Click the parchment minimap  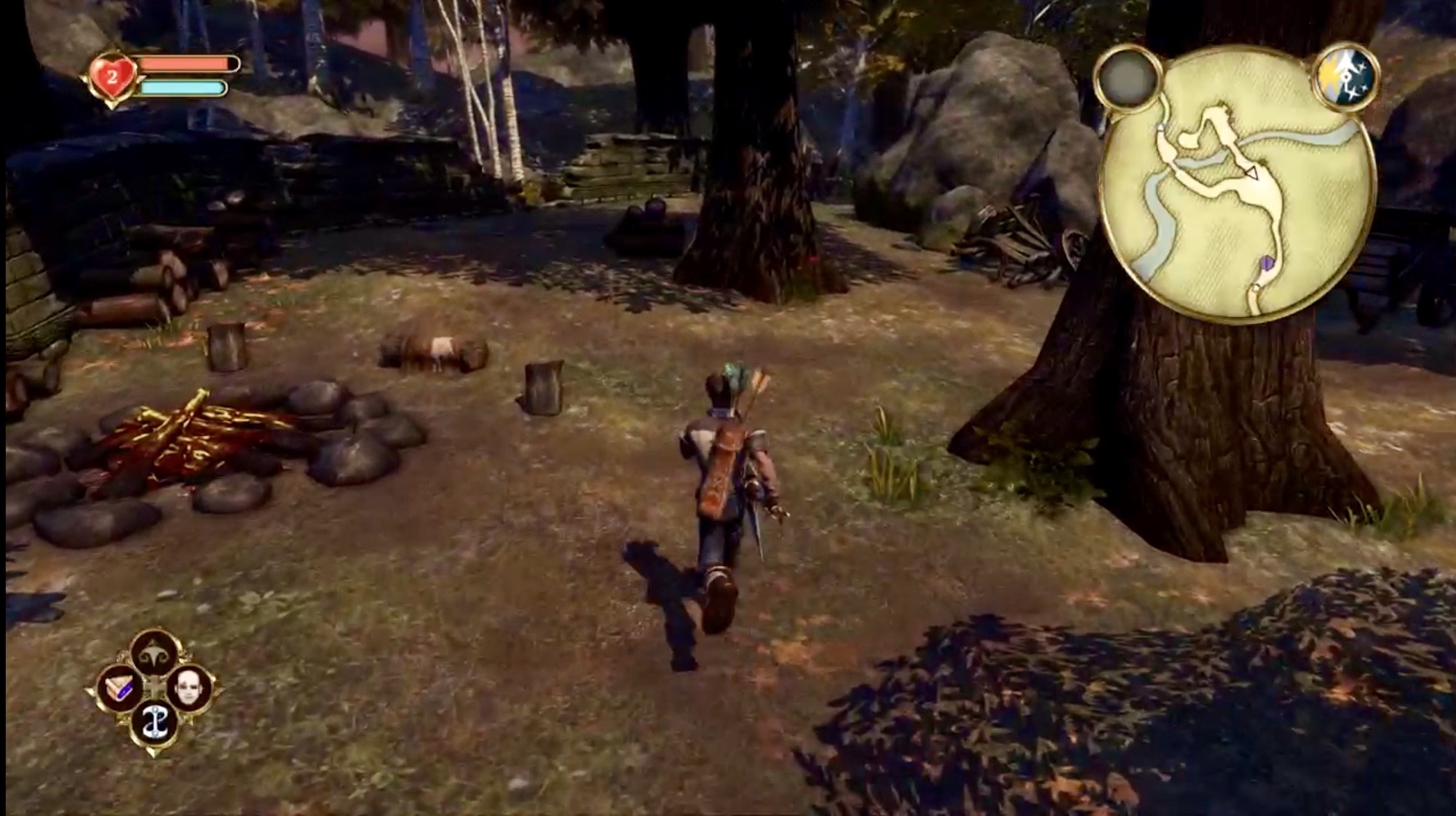pyautogui.click(x=1237, y=186)
